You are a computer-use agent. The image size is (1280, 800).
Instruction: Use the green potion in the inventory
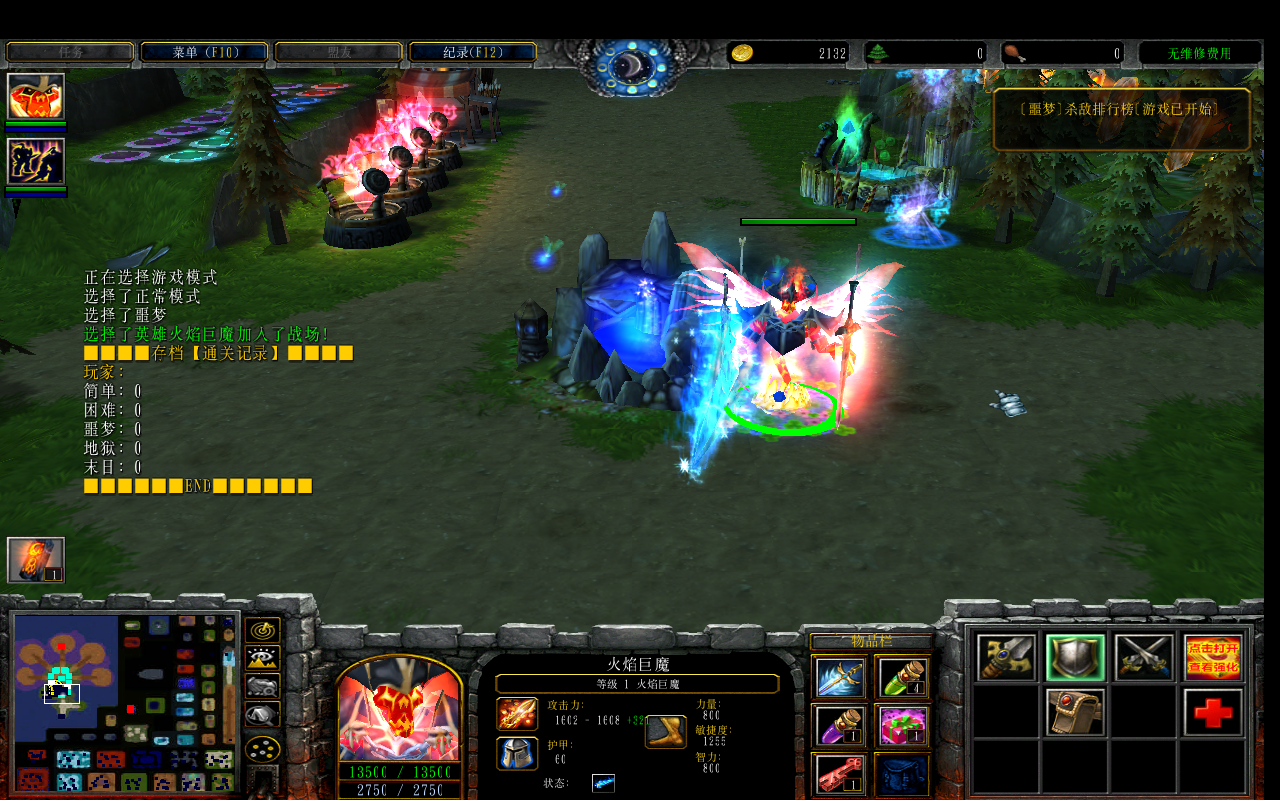(x=902, y=677)
